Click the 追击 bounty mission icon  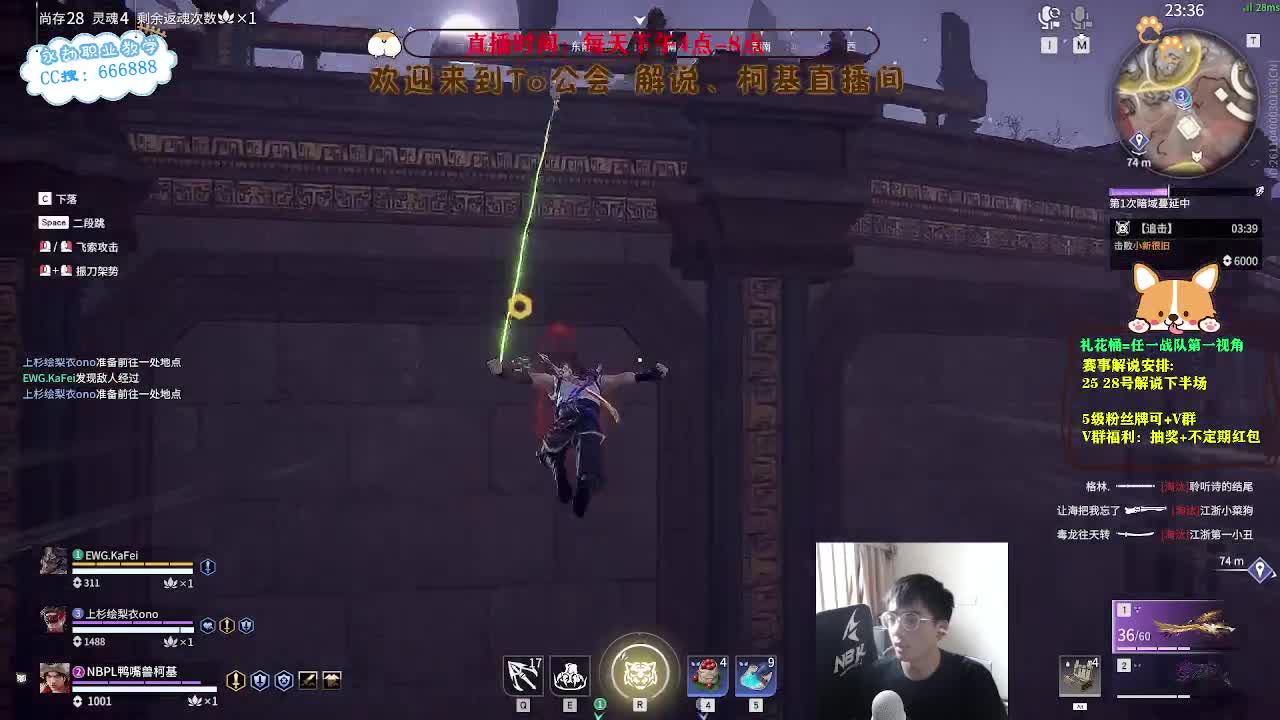pos(1124,227)
